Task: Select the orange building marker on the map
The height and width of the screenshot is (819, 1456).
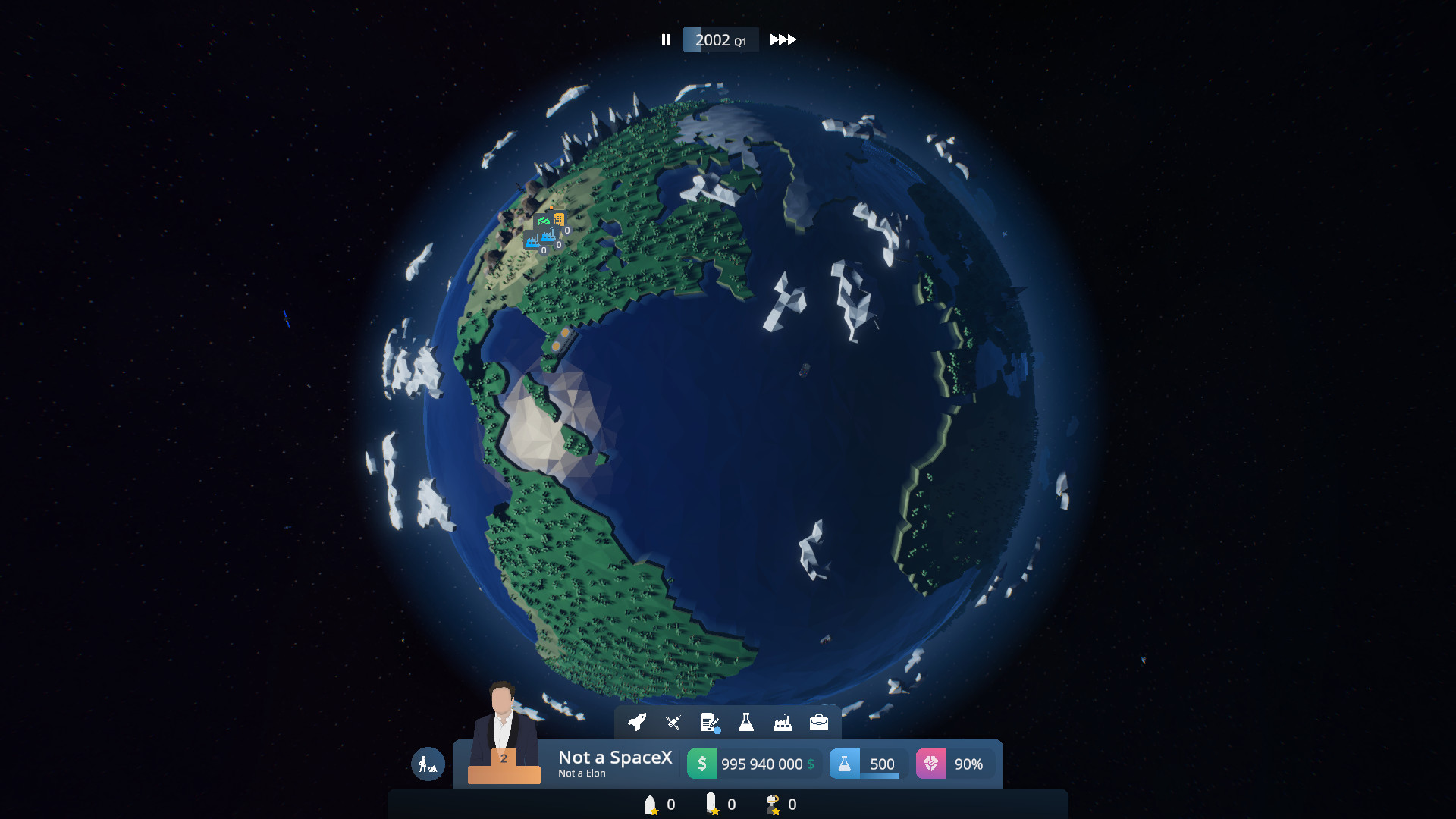Action: click(x=559, y=218)
